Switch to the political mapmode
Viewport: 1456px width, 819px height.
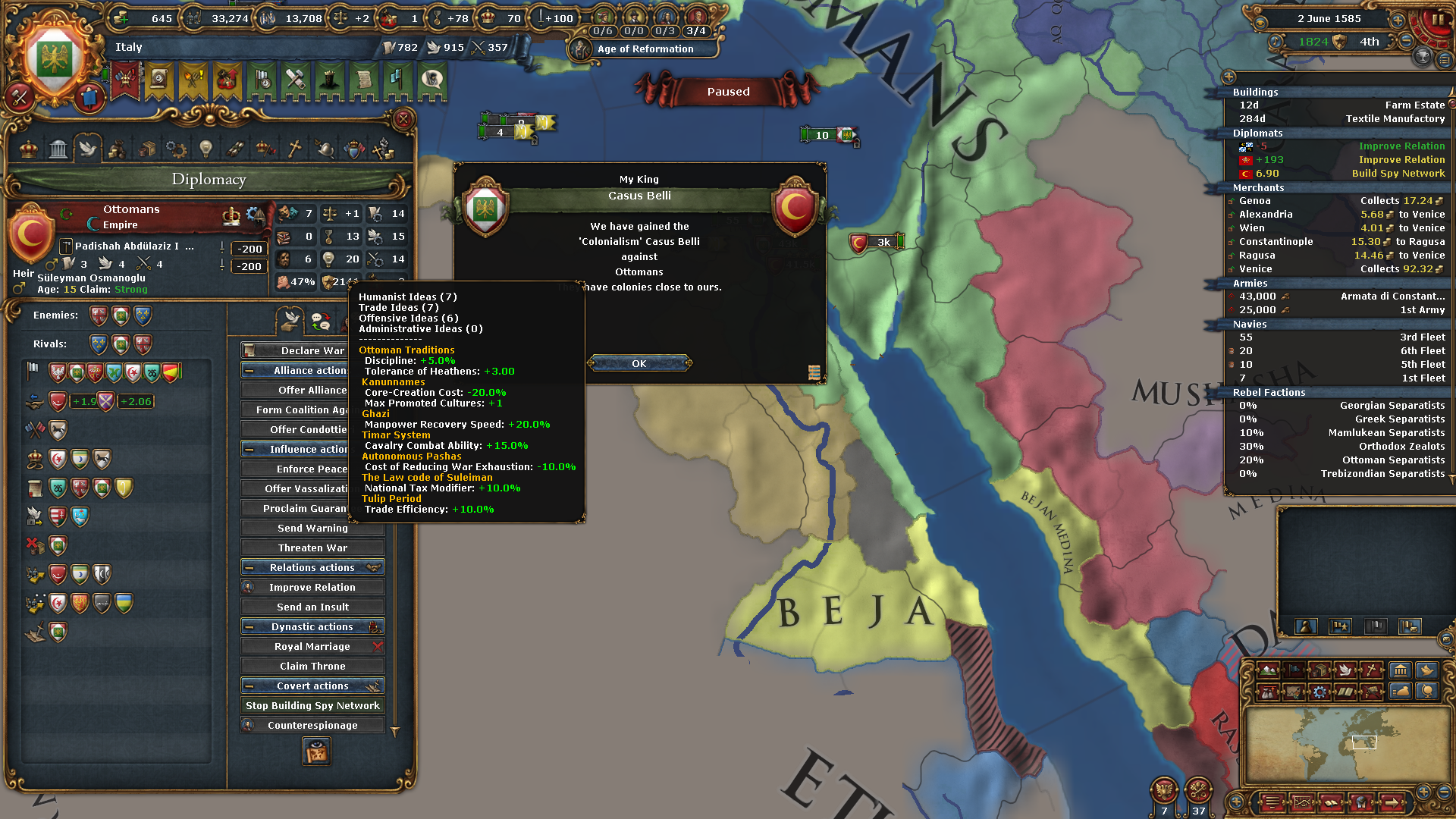coord(1294,670)
